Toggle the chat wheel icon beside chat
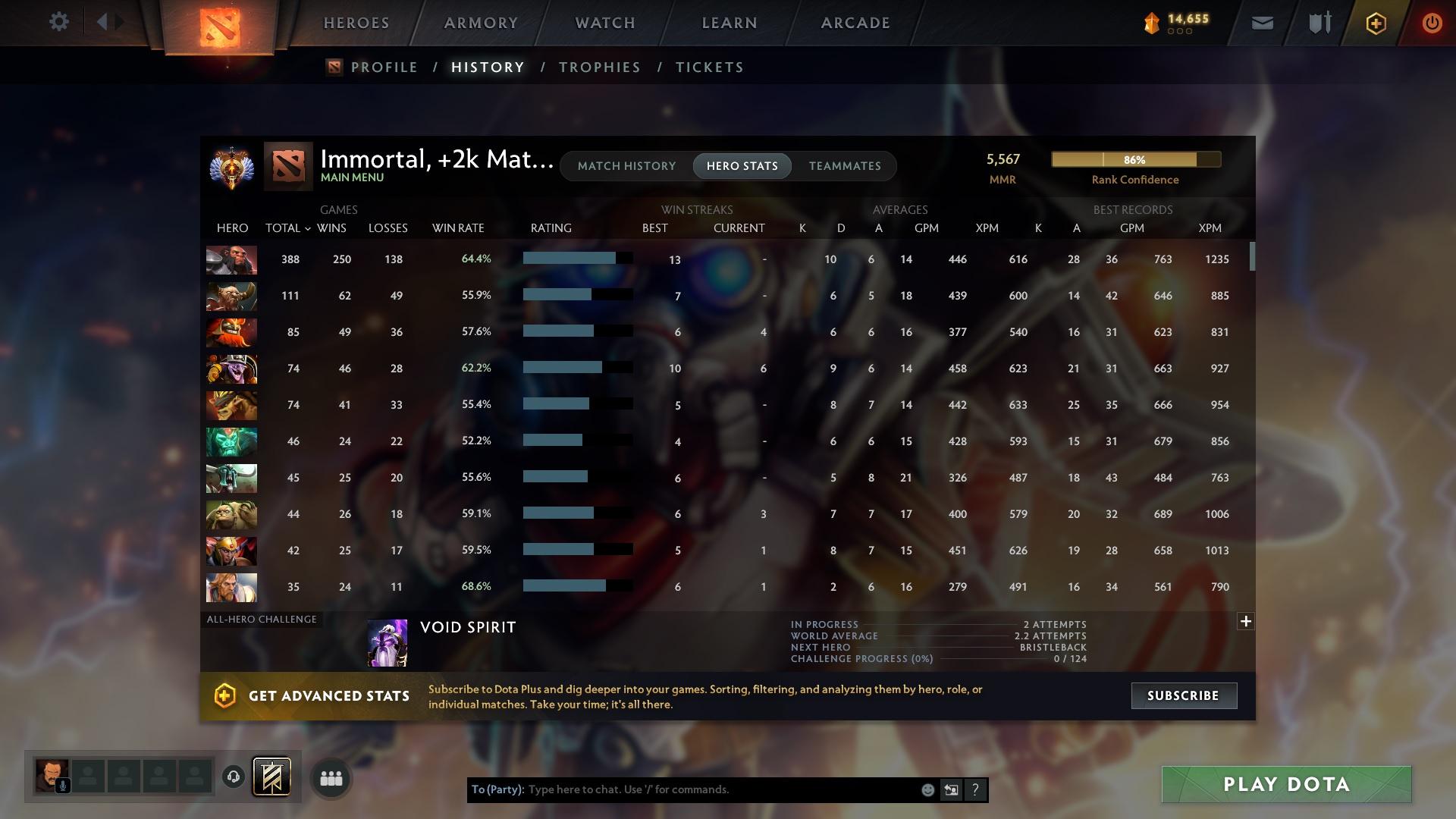1456x819 pixels. click(x=952, y=789)
